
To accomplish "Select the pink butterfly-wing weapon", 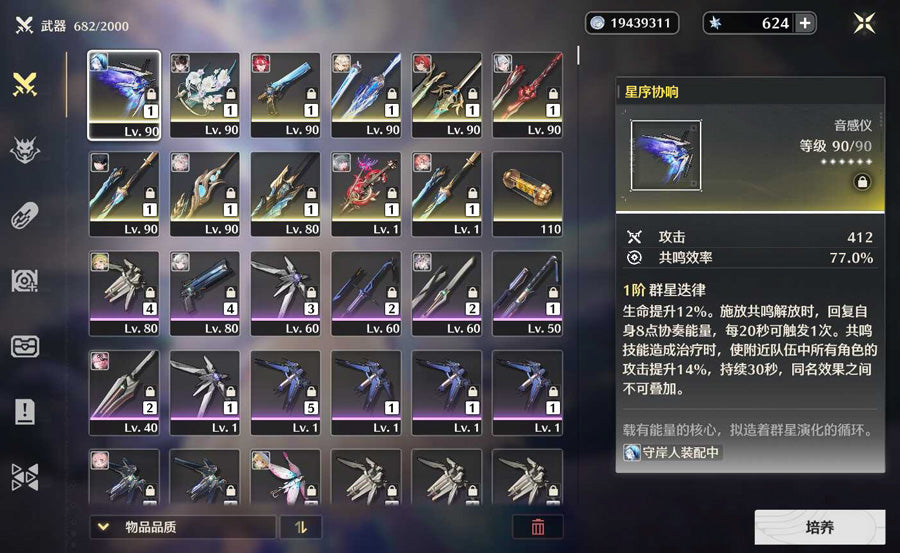I will click(x=286, y=476).
